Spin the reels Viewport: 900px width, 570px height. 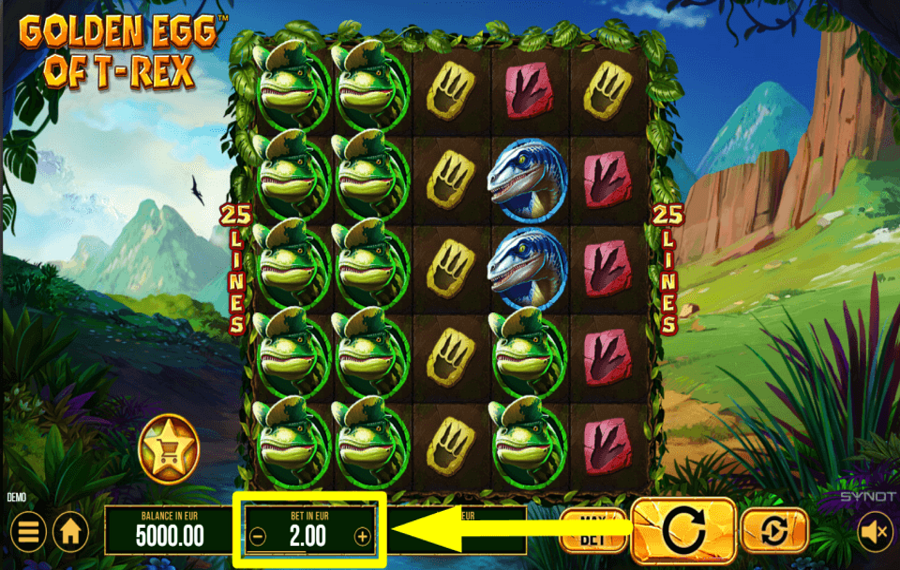click(x=685, y=530)
